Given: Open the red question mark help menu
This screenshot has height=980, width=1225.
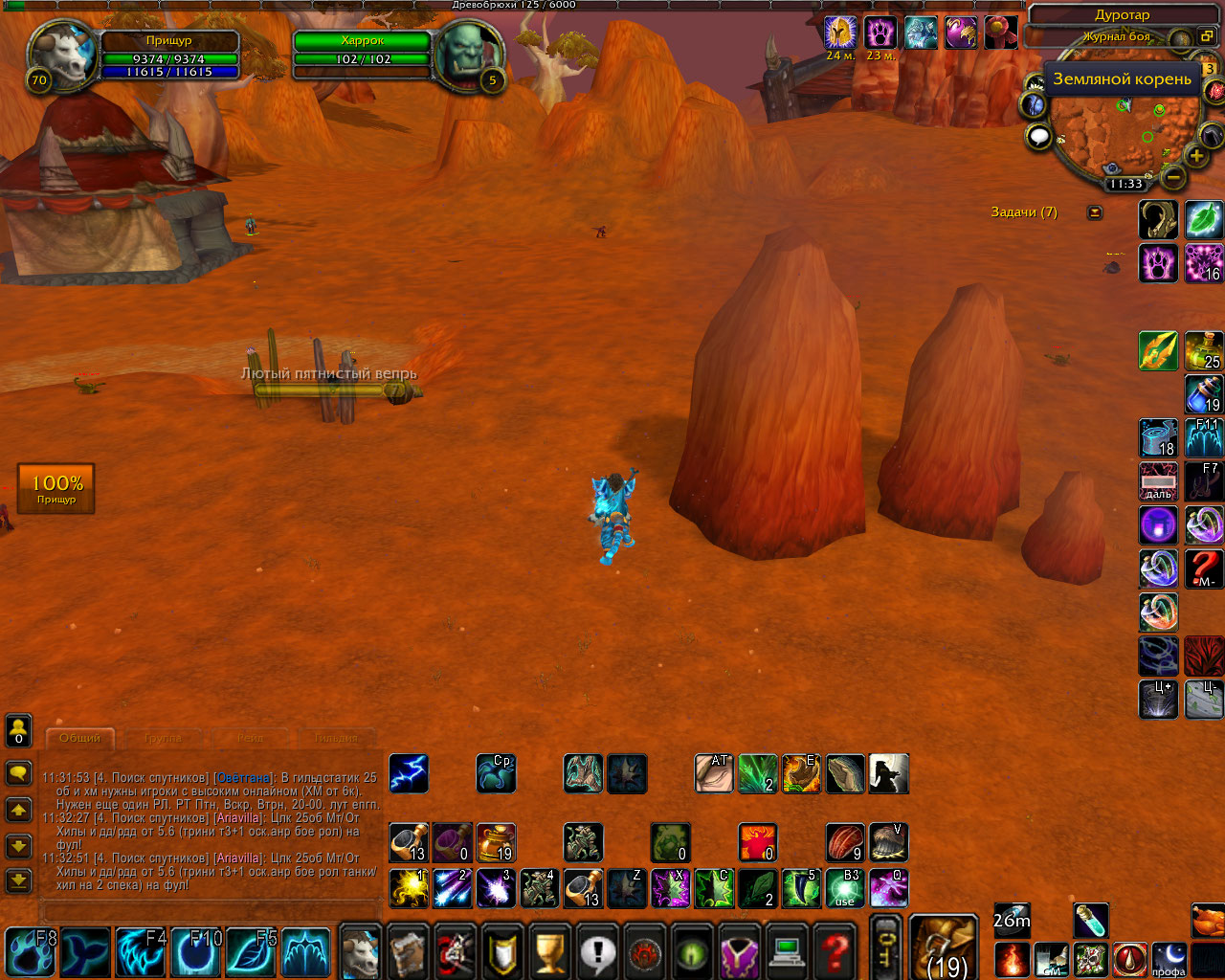Looking at the screenshot, I should click(835, 951).
